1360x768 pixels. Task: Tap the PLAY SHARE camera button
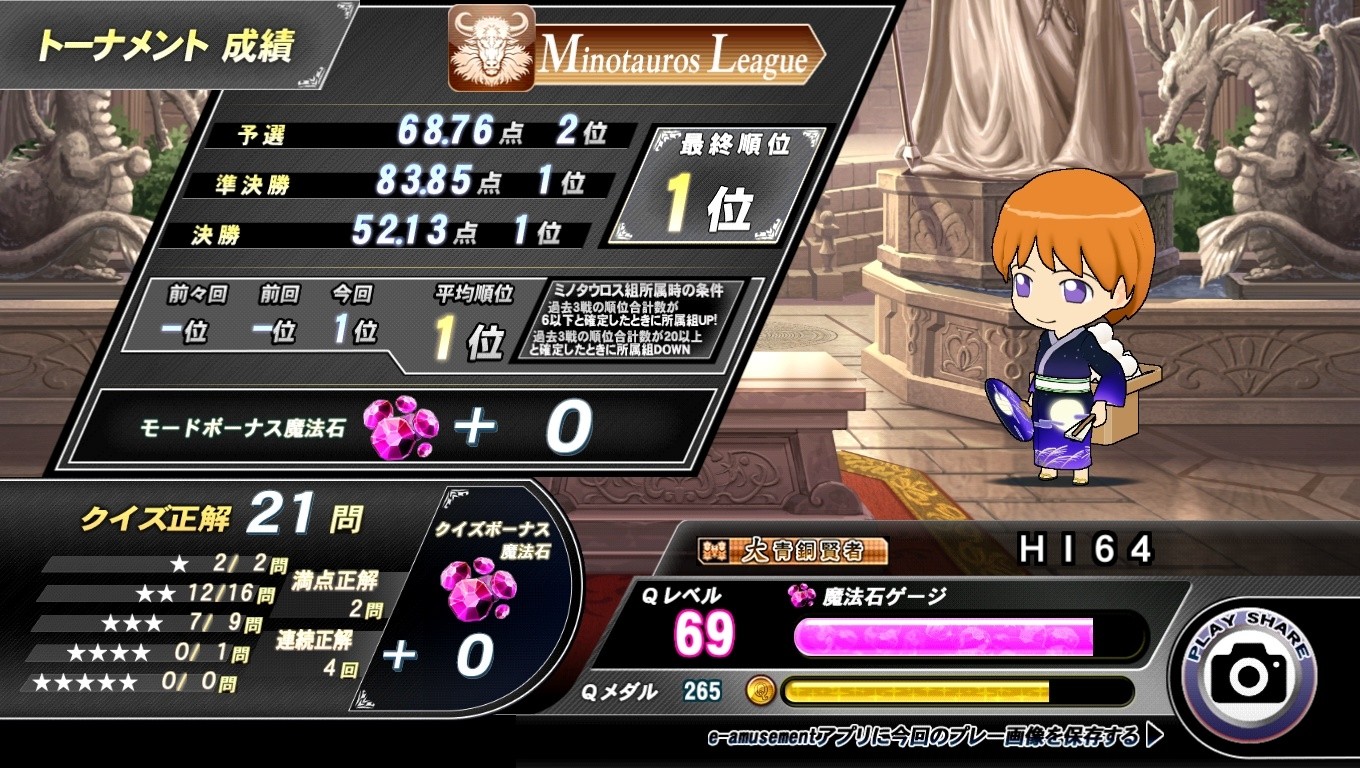click(1248, 671)
